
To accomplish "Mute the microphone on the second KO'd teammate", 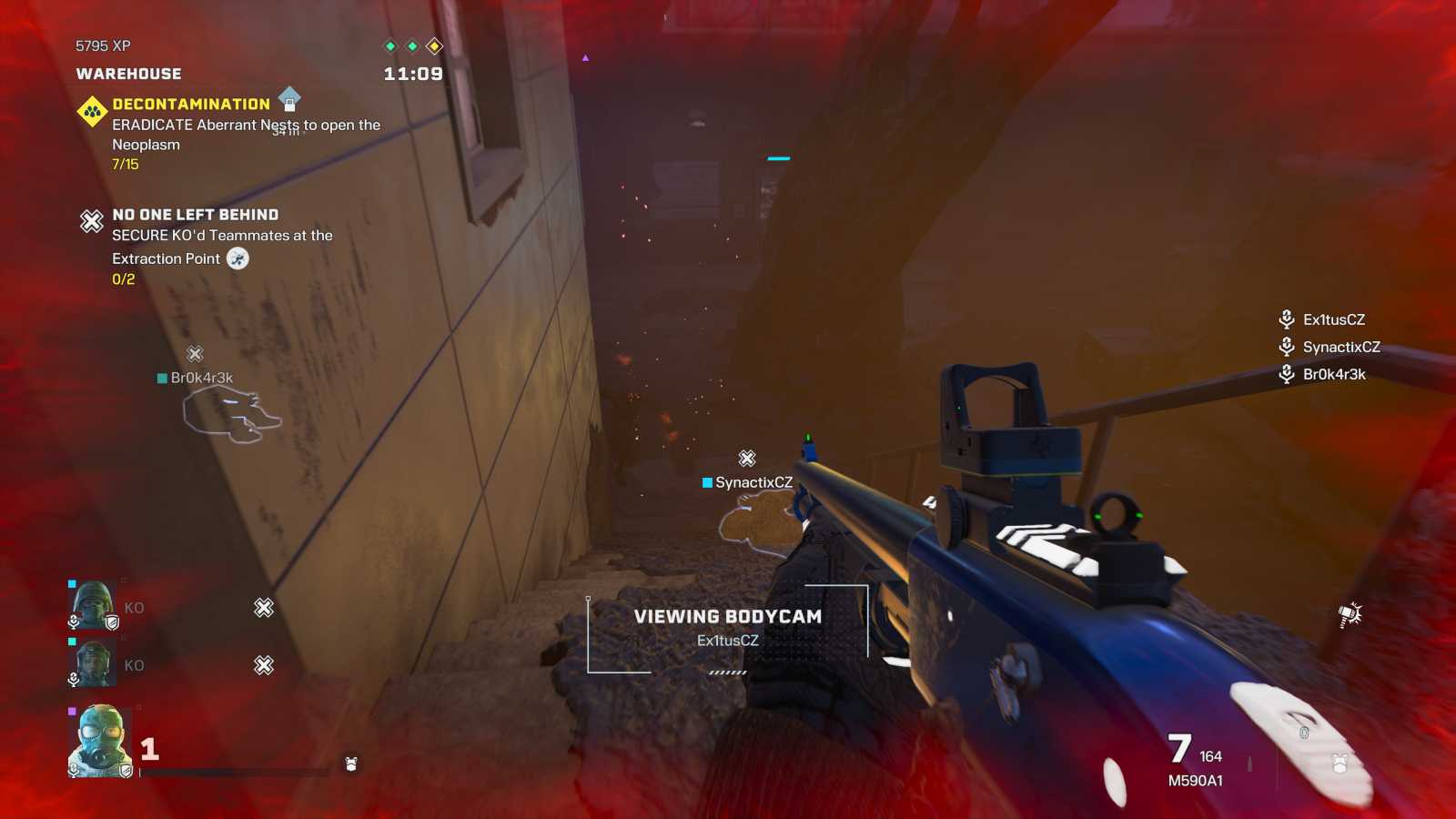I will point(73,678).
